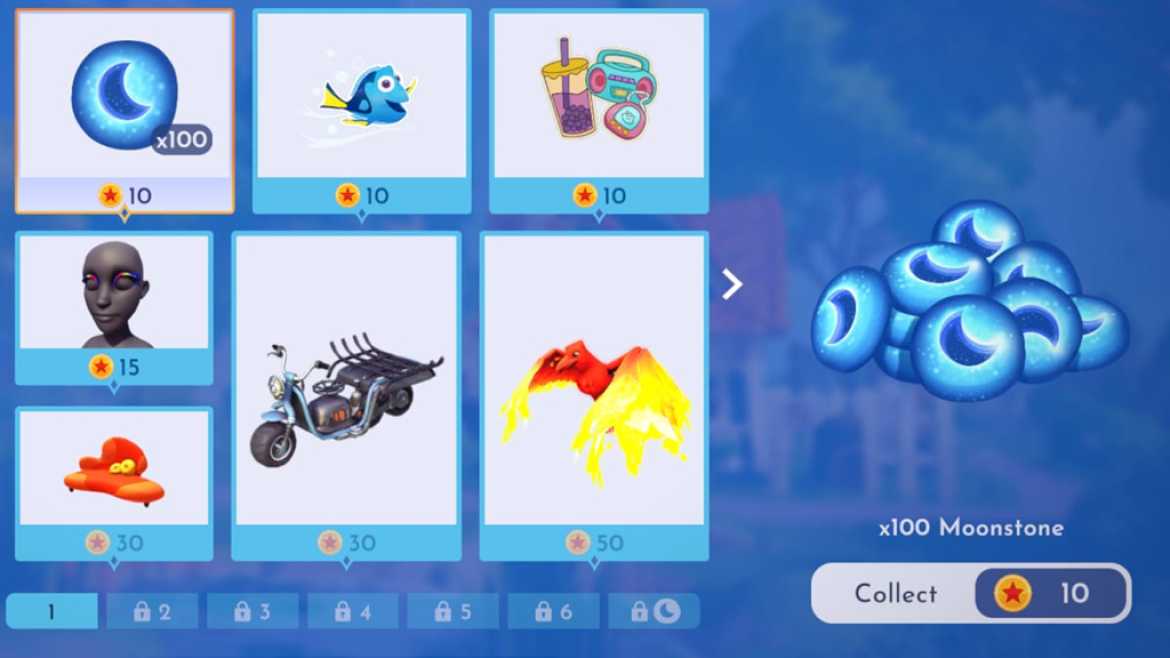Click the white right arrow chevron
Viewport: 1170px width, 658px height.
732,285
